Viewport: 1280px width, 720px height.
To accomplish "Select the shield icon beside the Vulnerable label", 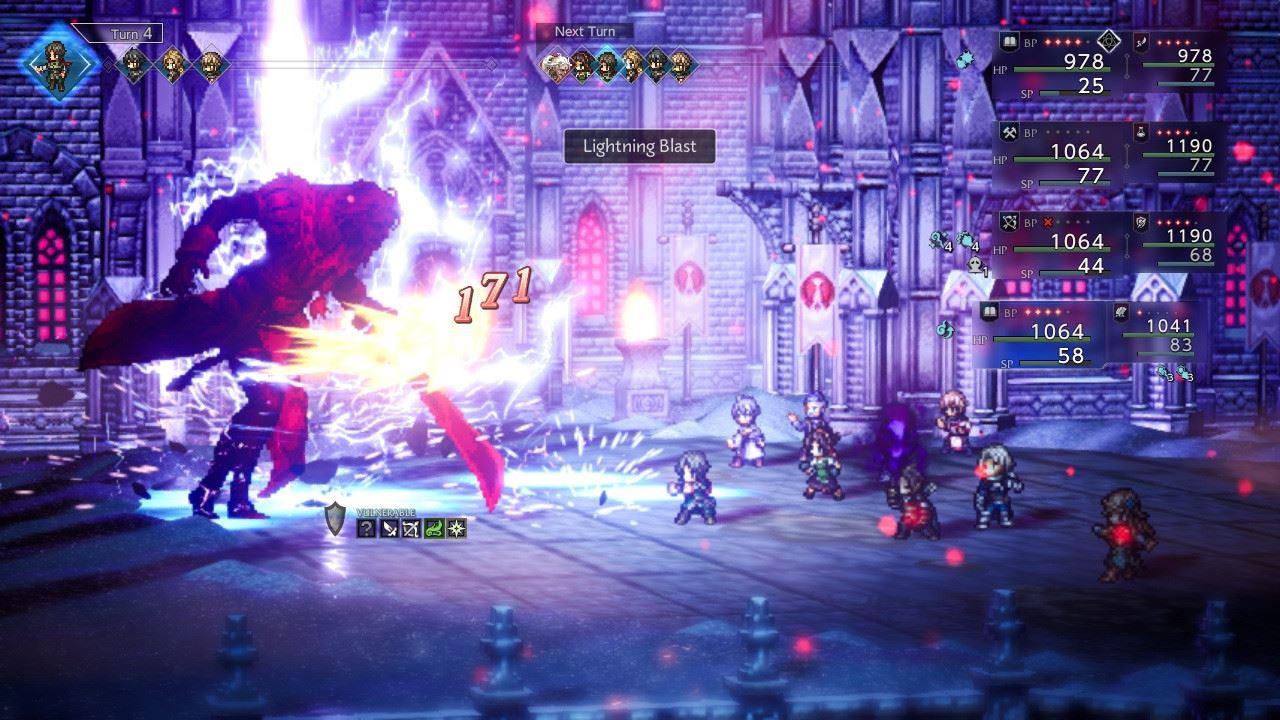I will [333, 521].
